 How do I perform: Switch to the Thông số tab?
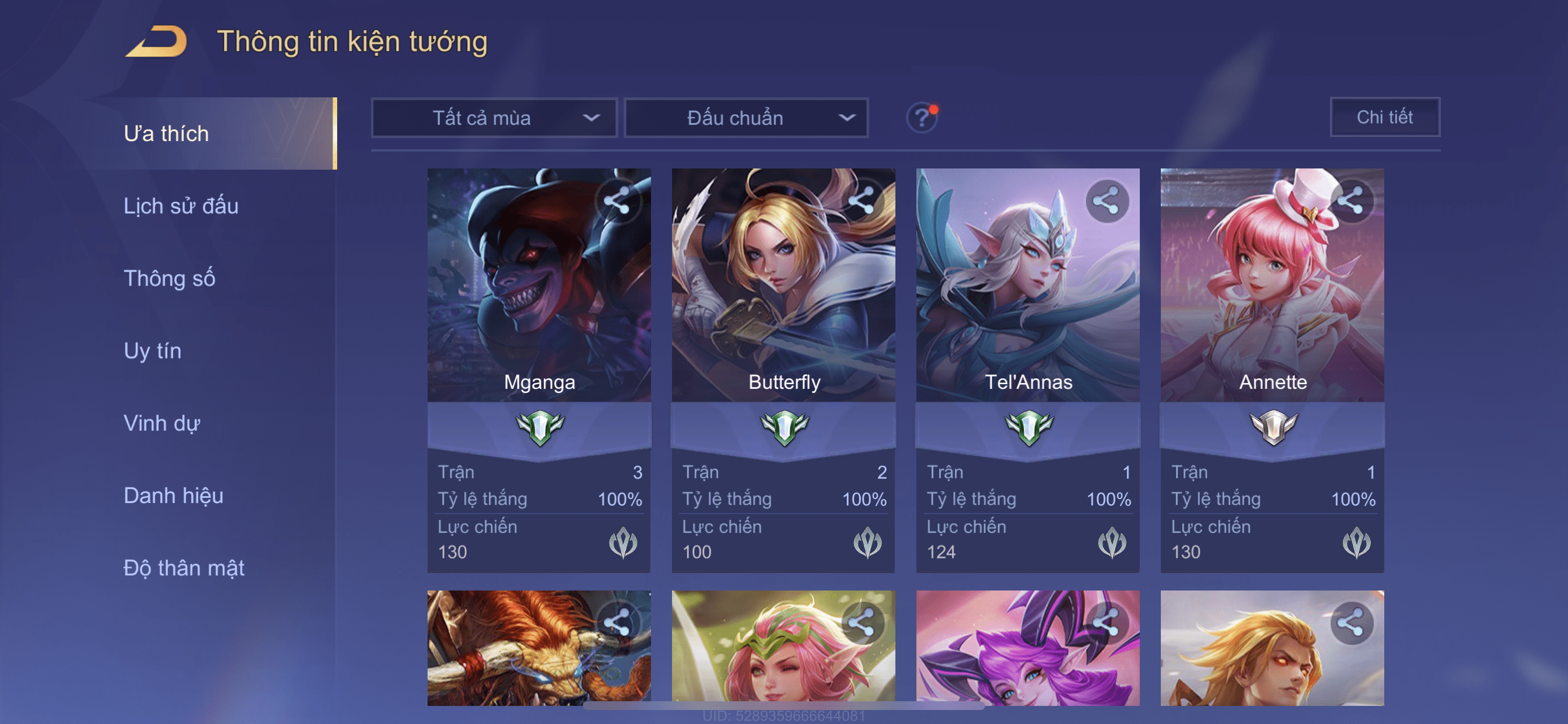[x=169, y=278]
